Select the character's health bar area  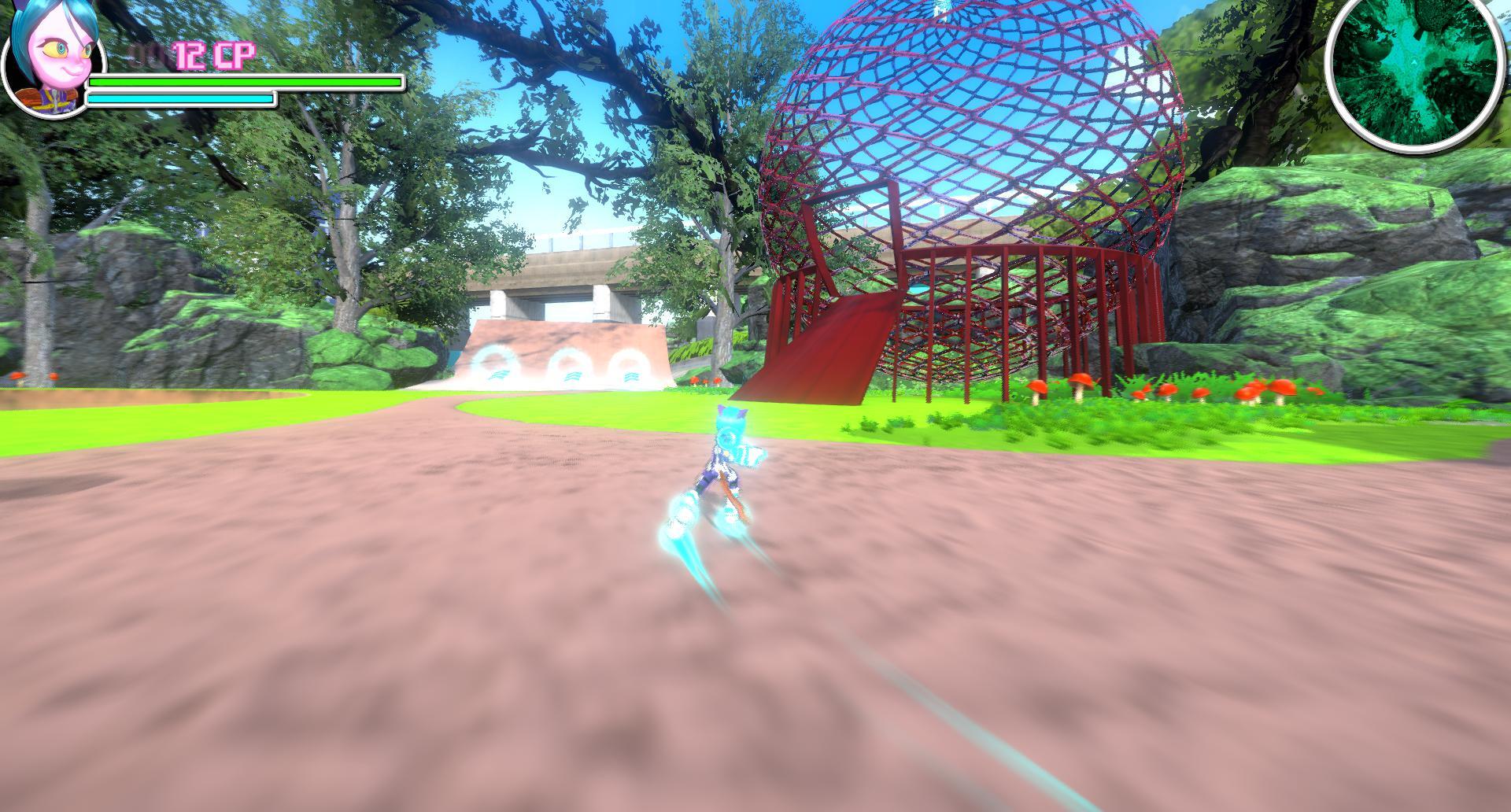click(236, 83)
